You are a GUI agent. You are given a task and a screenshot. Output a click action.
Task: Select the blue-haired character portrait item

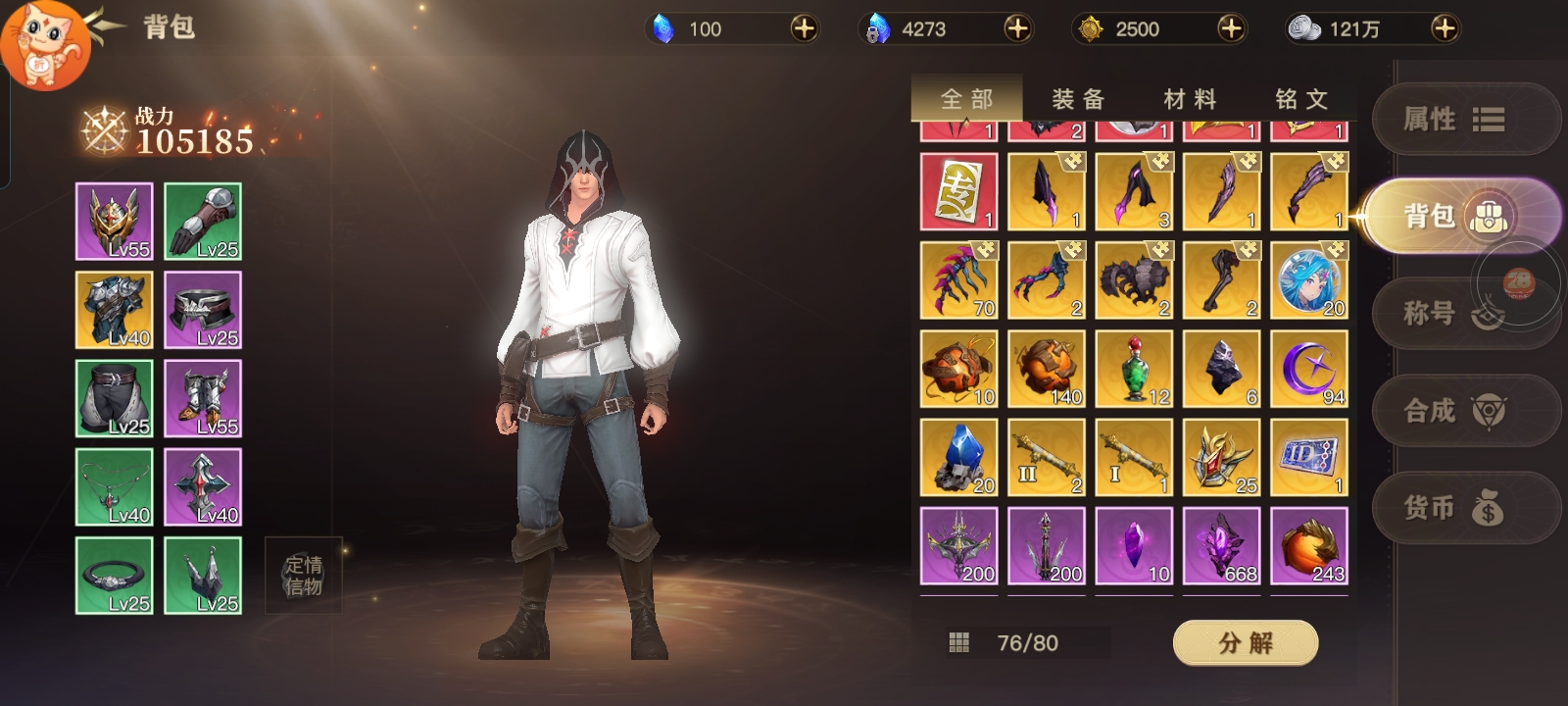tap(1308, 280)
